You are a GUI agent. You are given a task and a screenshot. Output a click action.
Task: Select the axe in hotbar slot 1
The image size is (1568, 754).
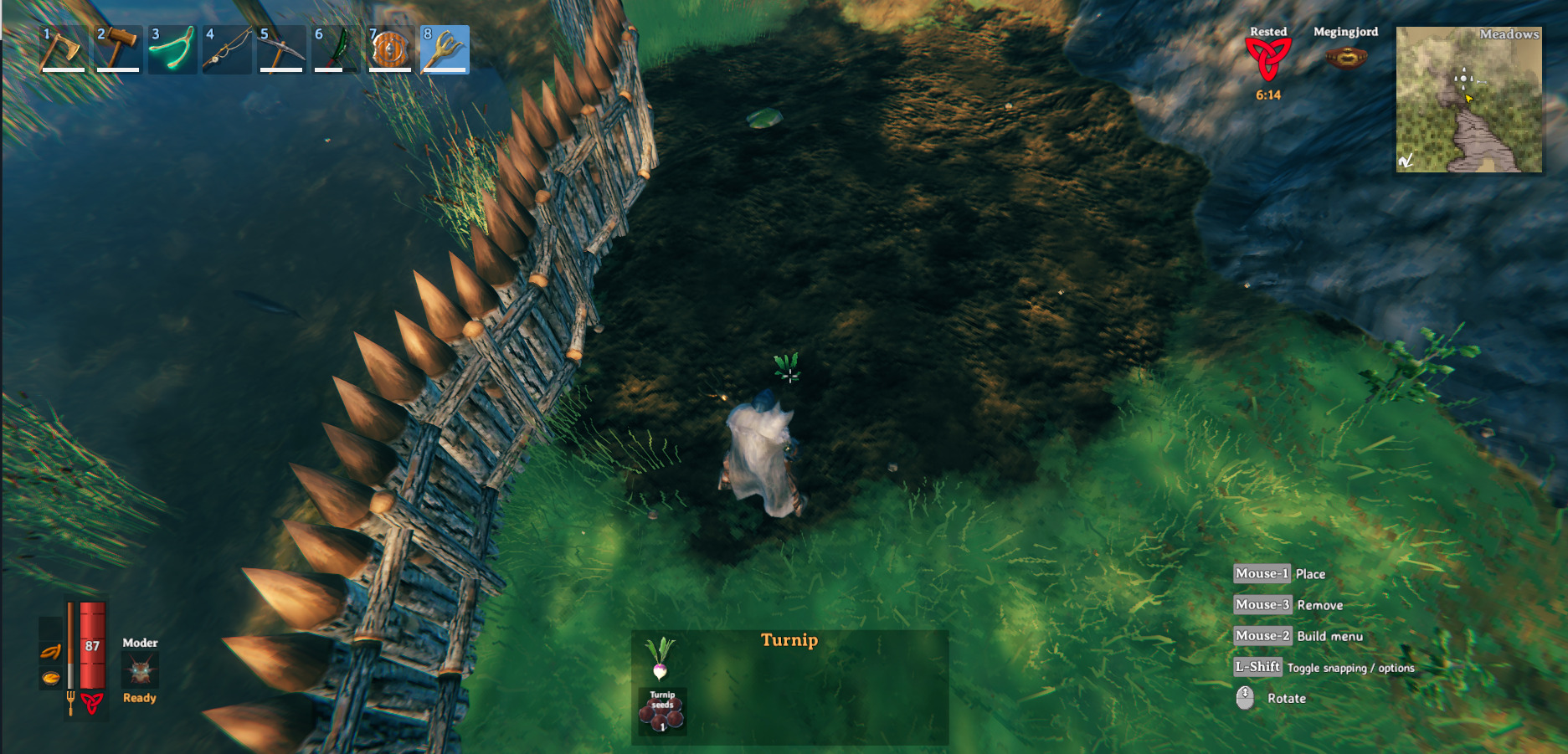tap(63, 50)
